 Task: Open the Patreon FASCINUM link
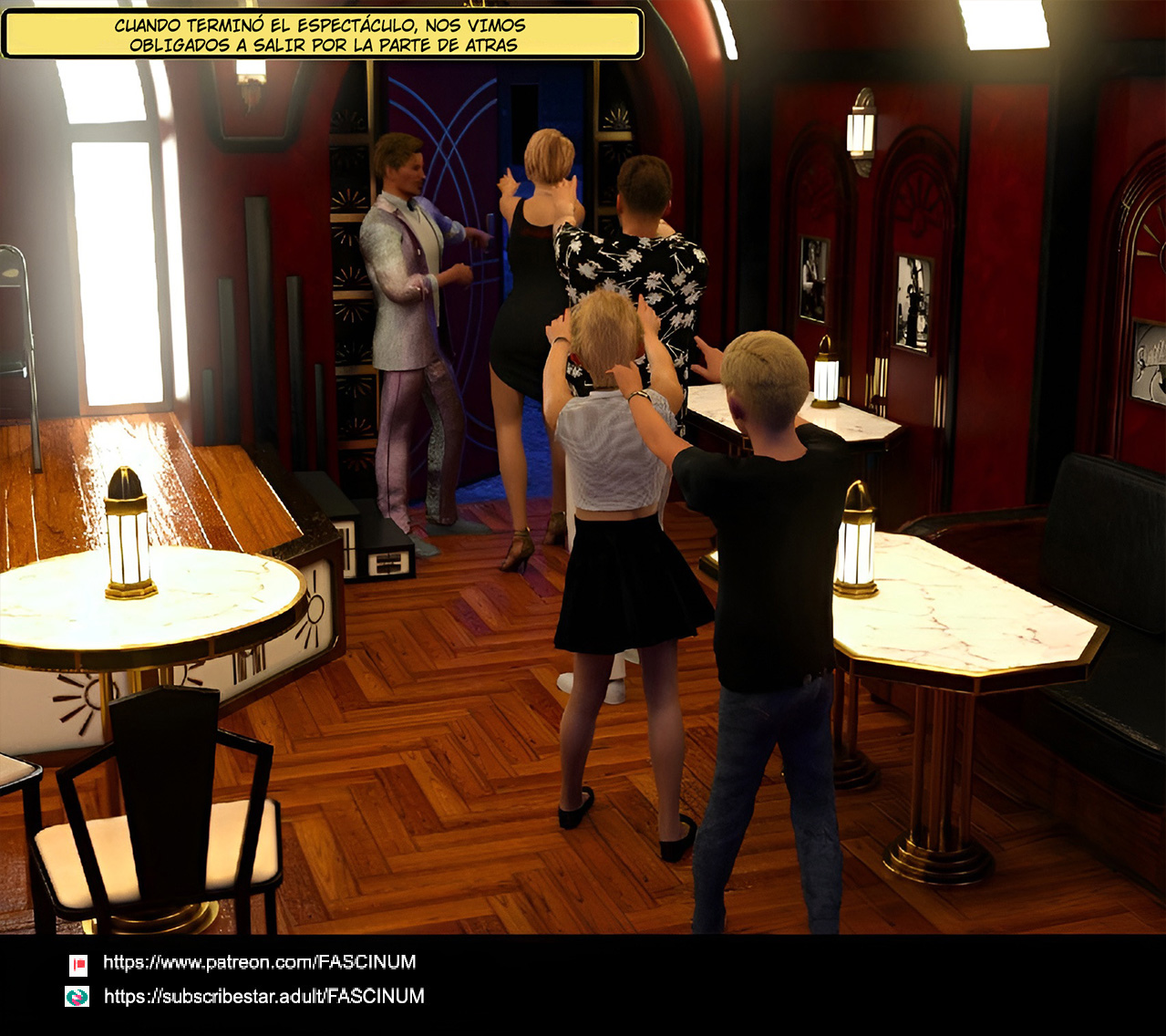pos(259,962)
